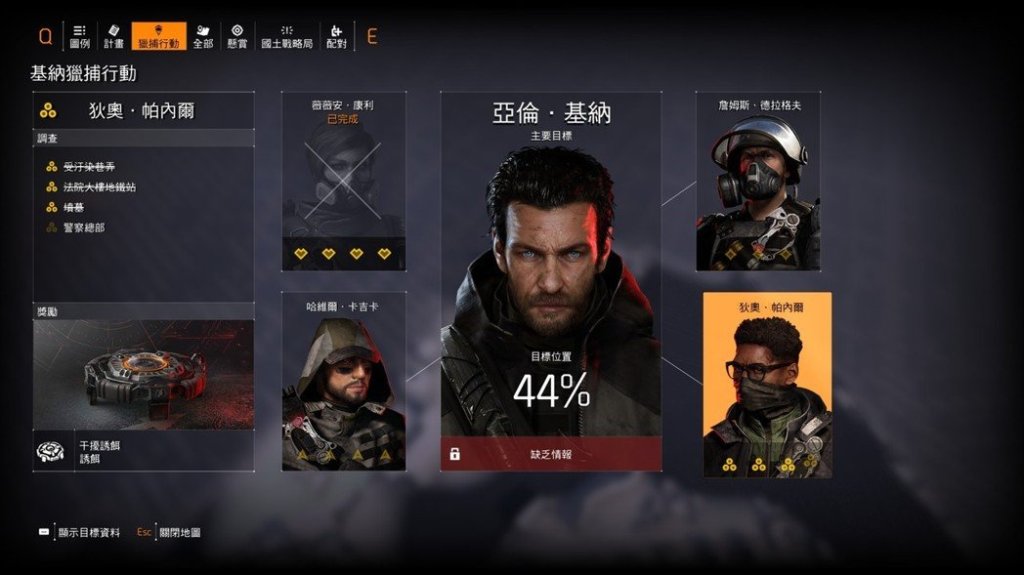Switch to the 全部 tab
1024x575 pixels.
pyautogui.click(x=203, y=37)
